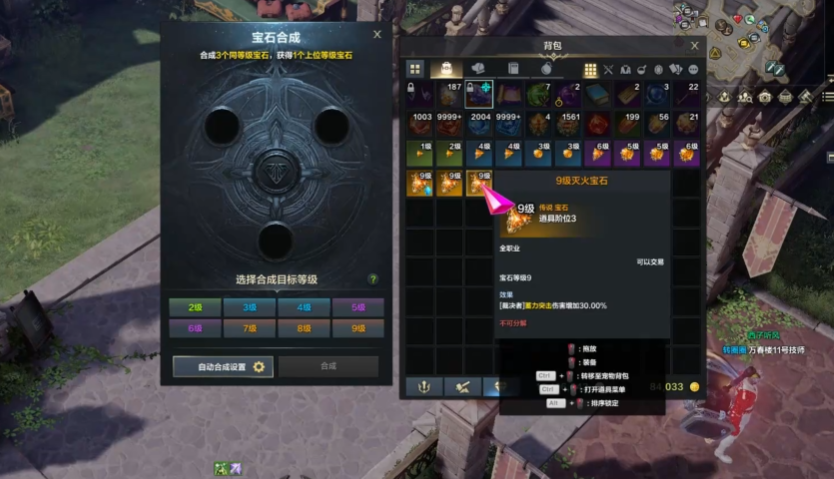Image resolution: width=834 pixels, height=479 pixels.
Task: Open the anchor button at backpack bottom
Action: coord(424,387)
